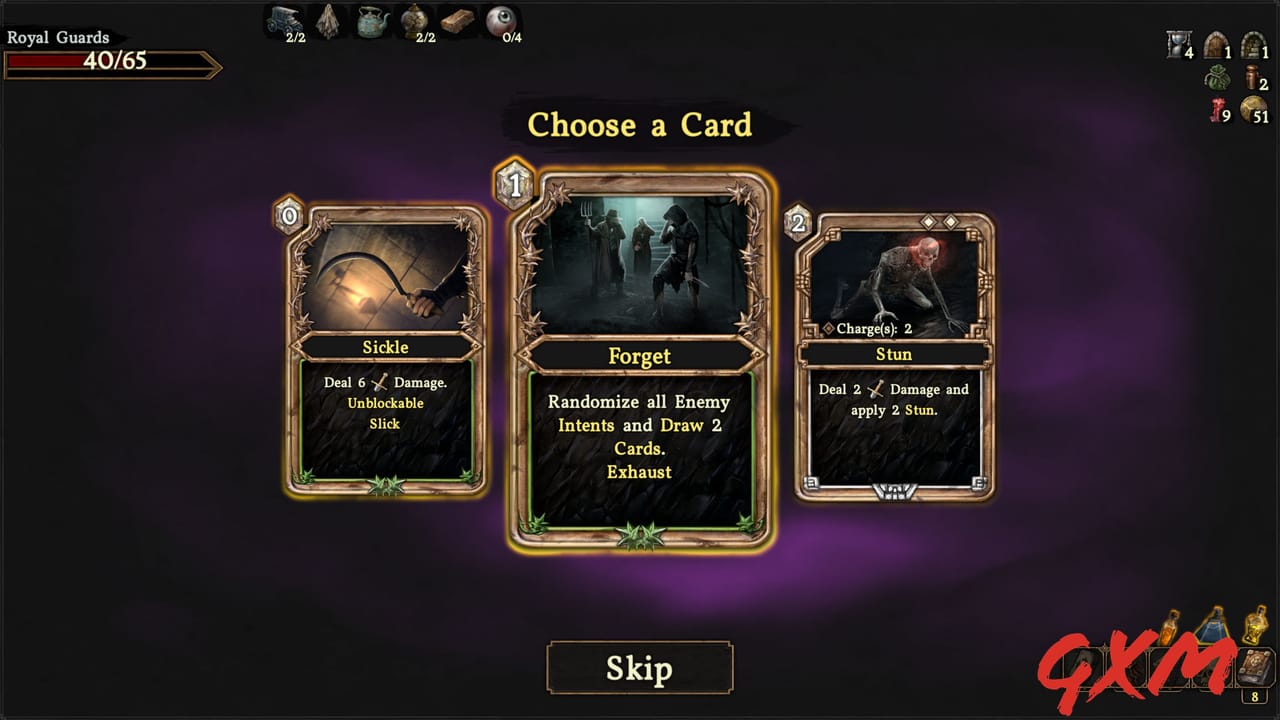
Task: Inspect the tattered cloth relic
Action: click(327, 21)
